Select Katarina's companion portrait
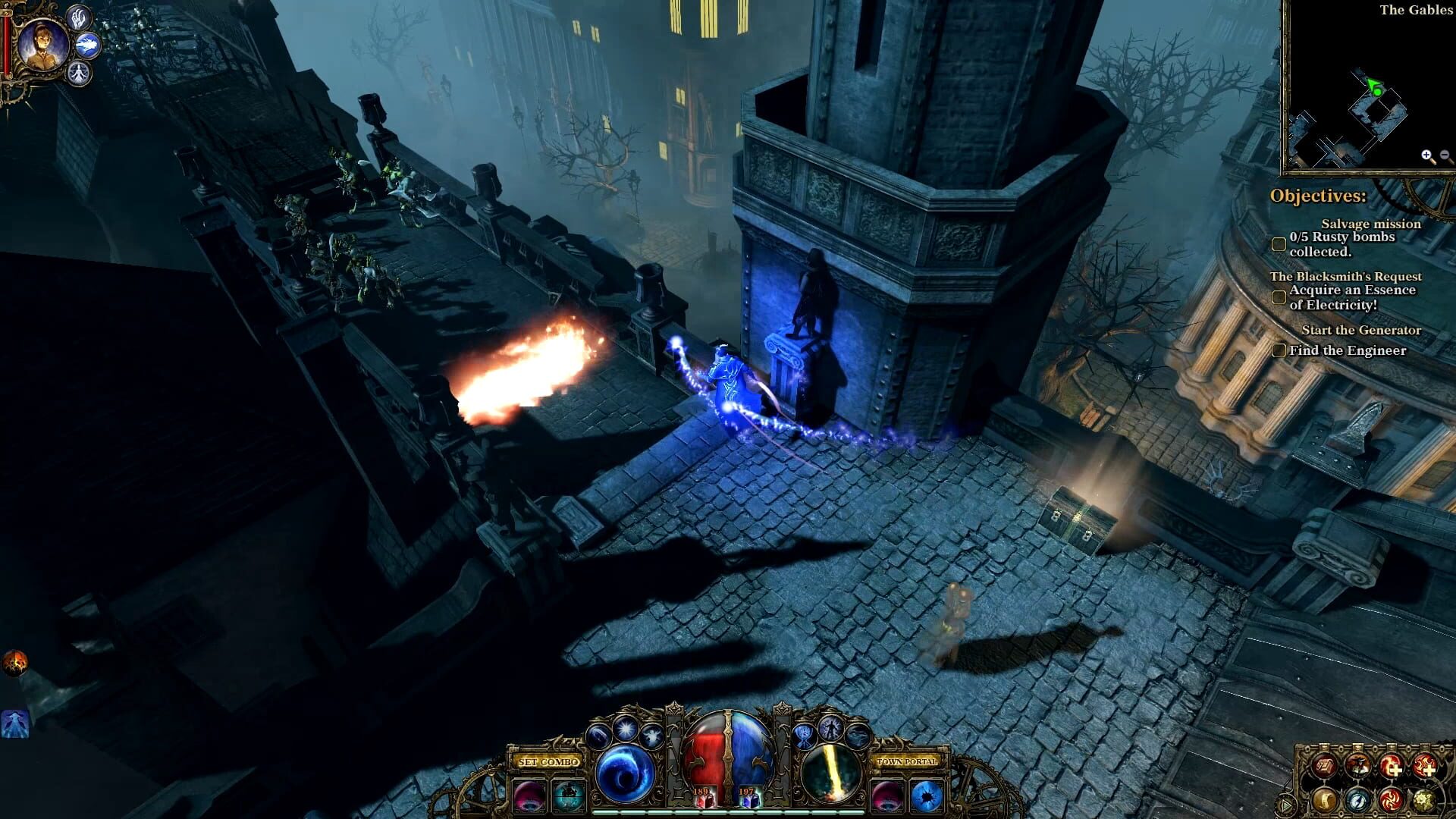The height and width of the screenshot is (819, 1456). tap(43, 46)
